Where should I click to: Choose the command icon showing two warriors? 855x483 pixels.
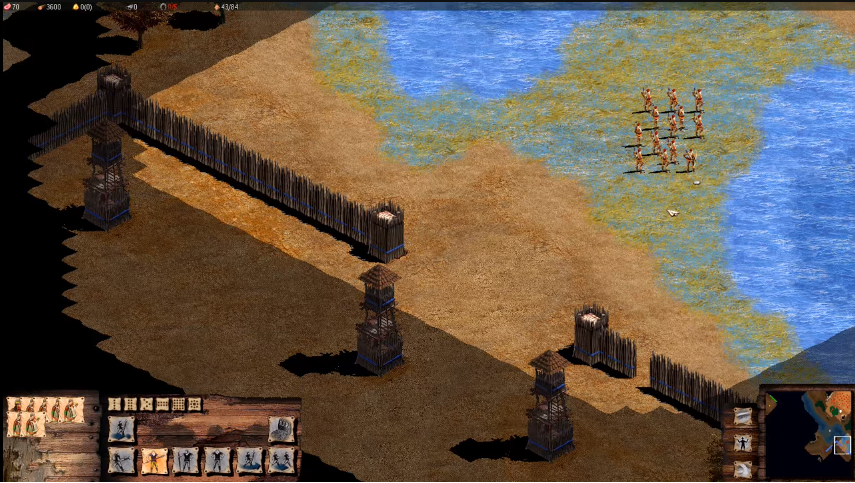[x=282, y=460]
